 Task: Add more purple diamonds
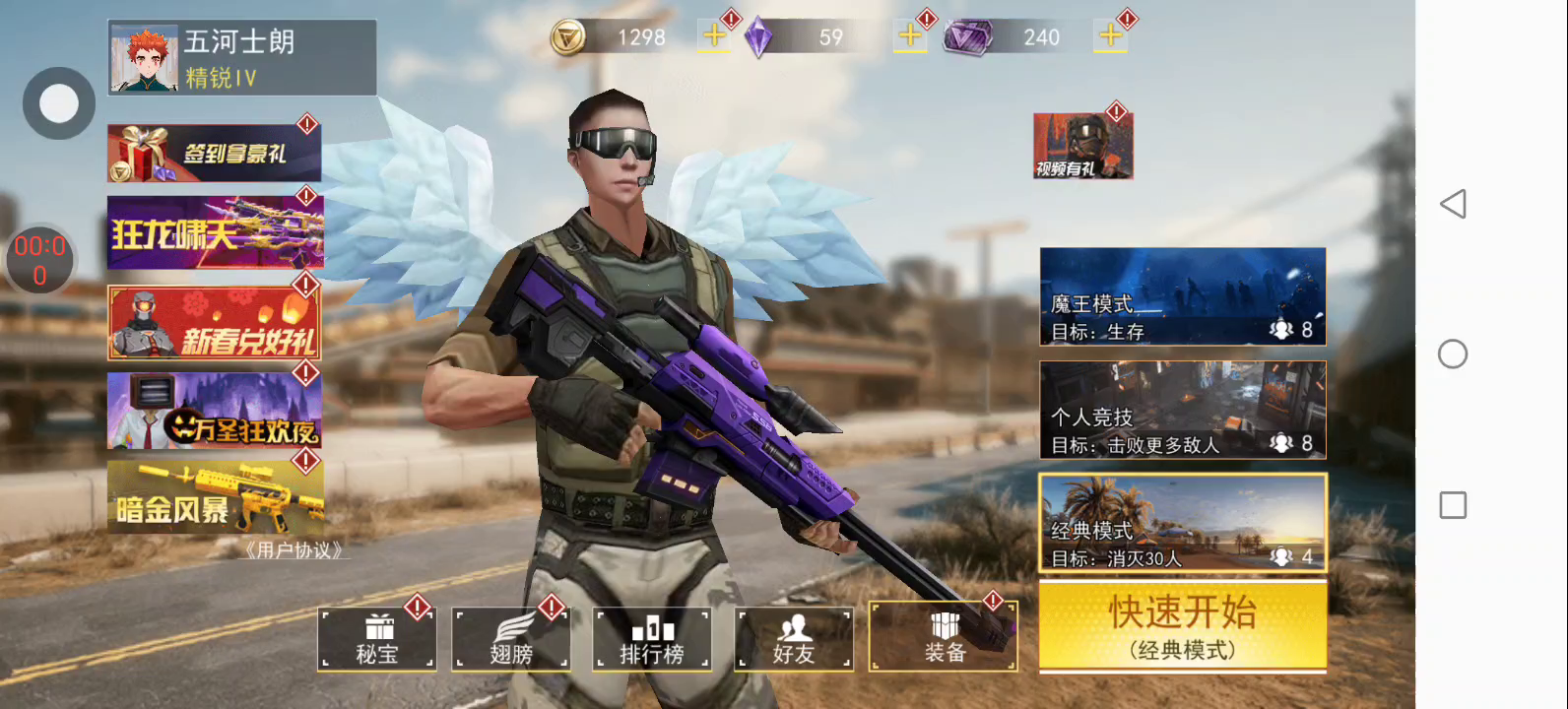910,36
